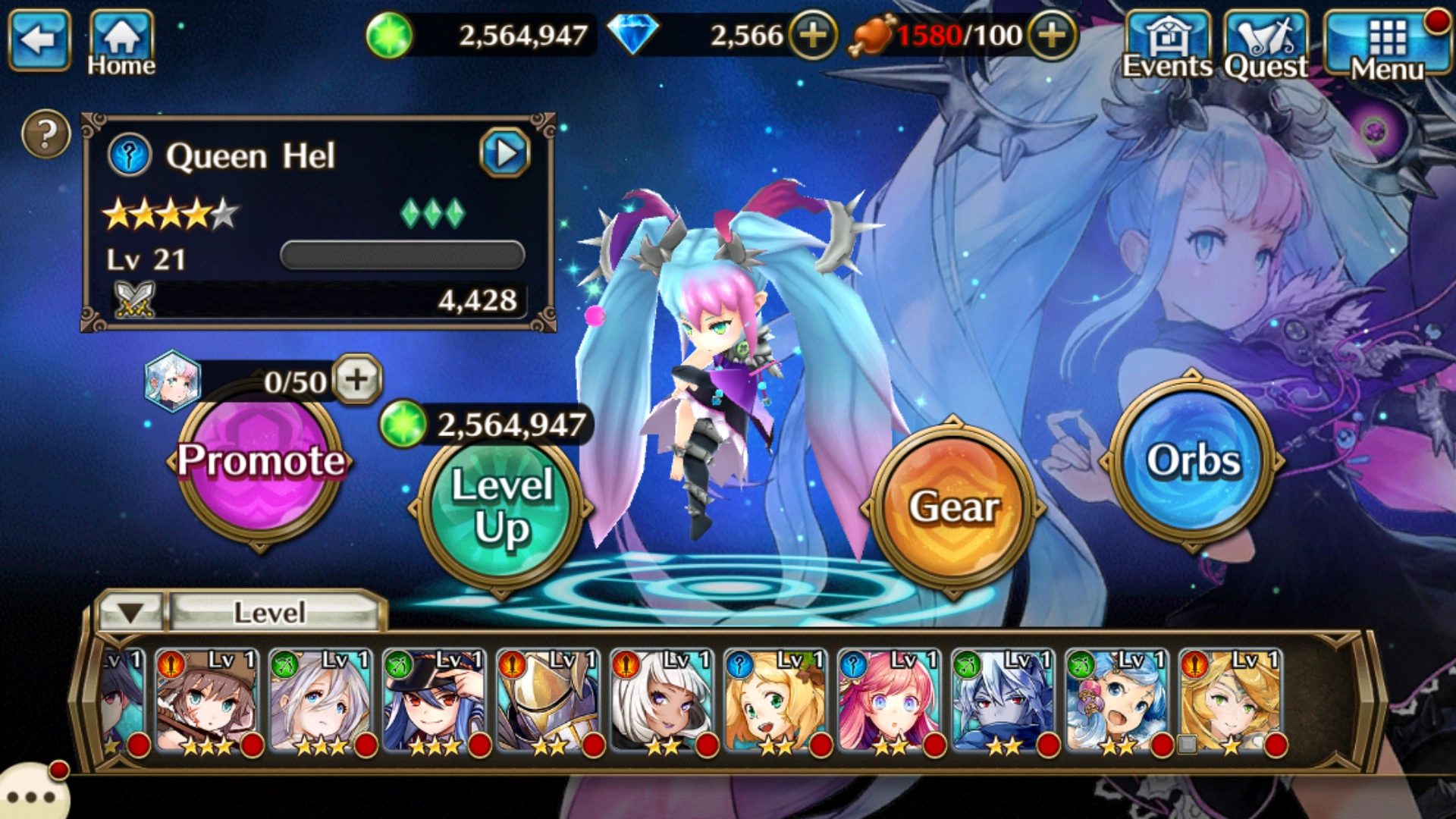Collapse the hero list with the down triangle
This screenshot has width=1456, height=819.
pos(130,611)
